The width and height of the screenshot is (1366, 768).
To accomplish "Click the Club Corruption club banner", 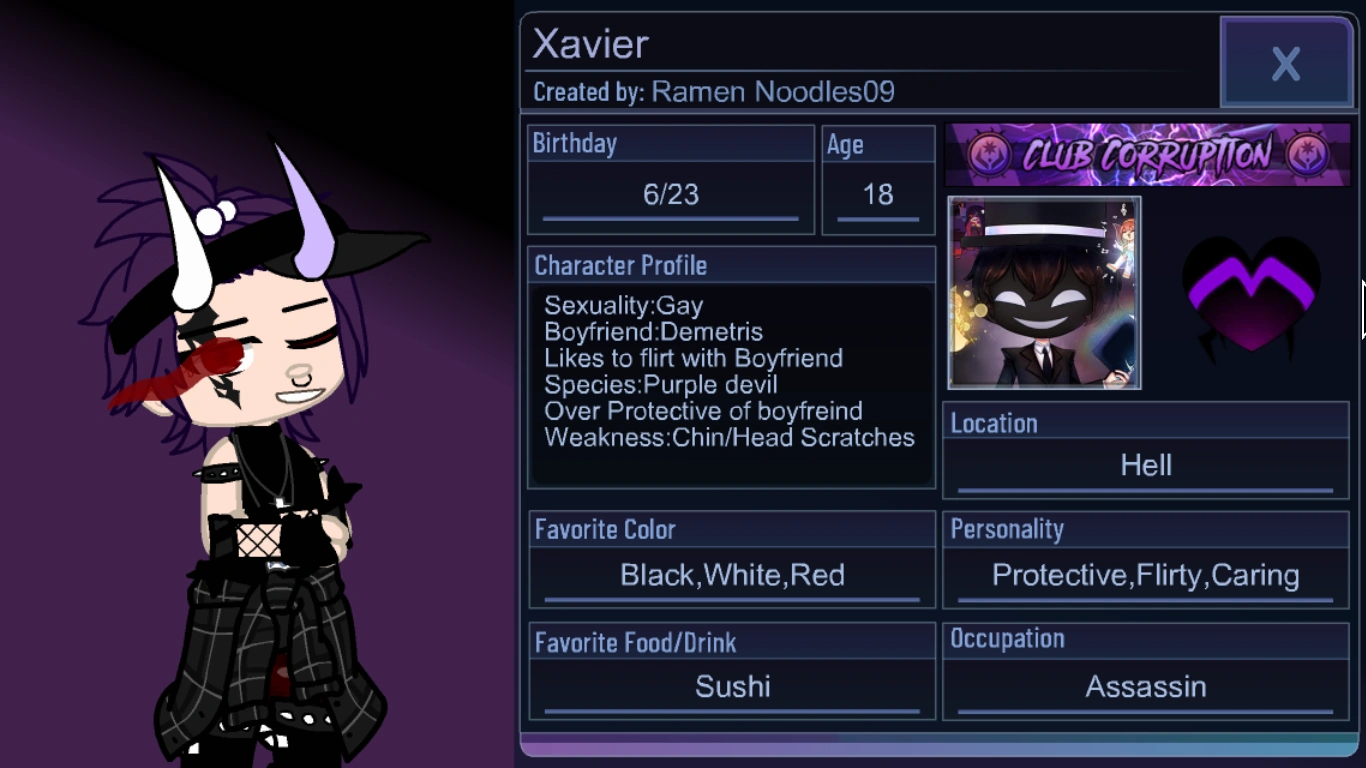I will (1147, 154).
